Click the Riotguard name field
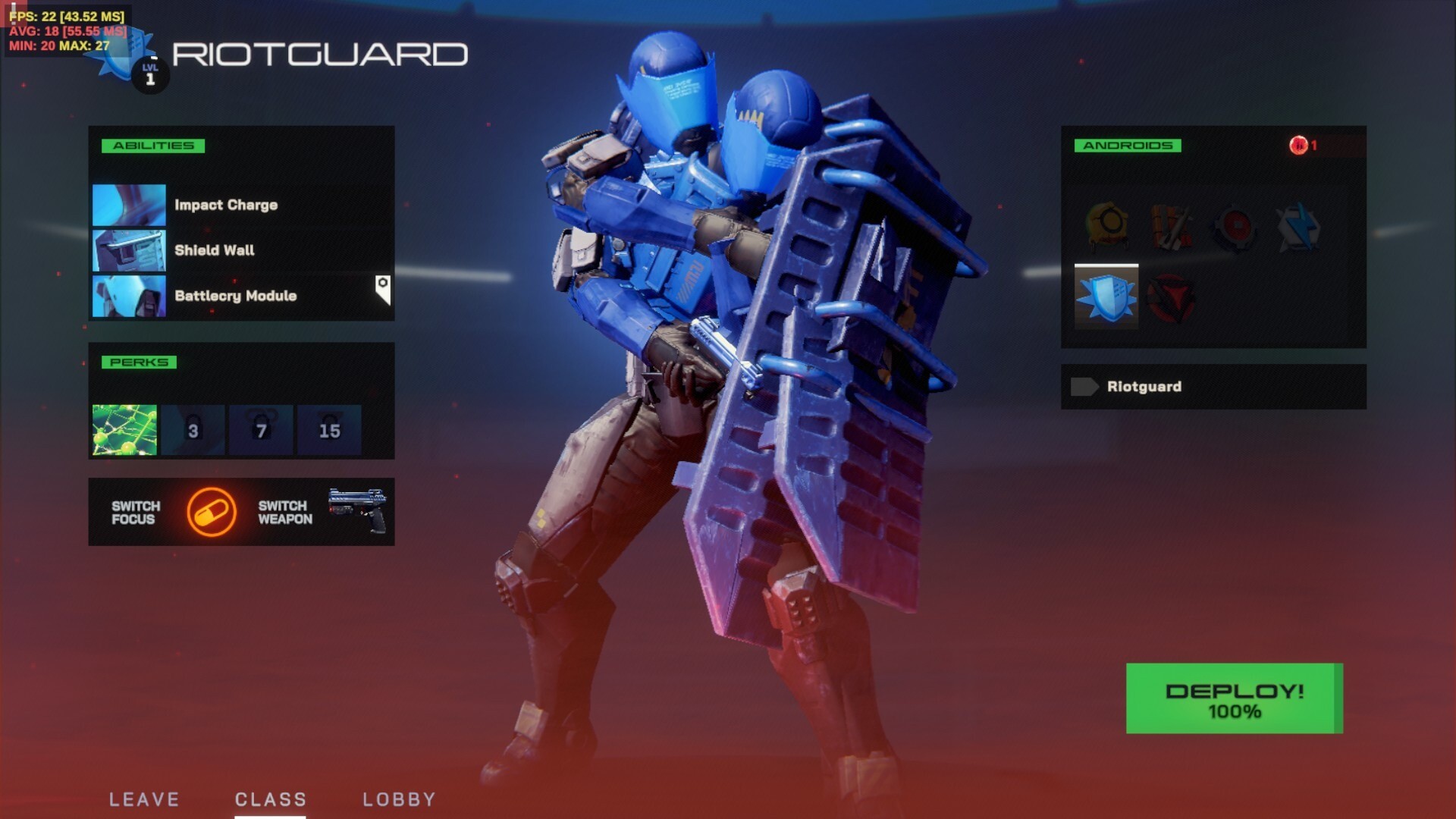The width and height of the screenshot is (1456, 819). coord(1213,387)
